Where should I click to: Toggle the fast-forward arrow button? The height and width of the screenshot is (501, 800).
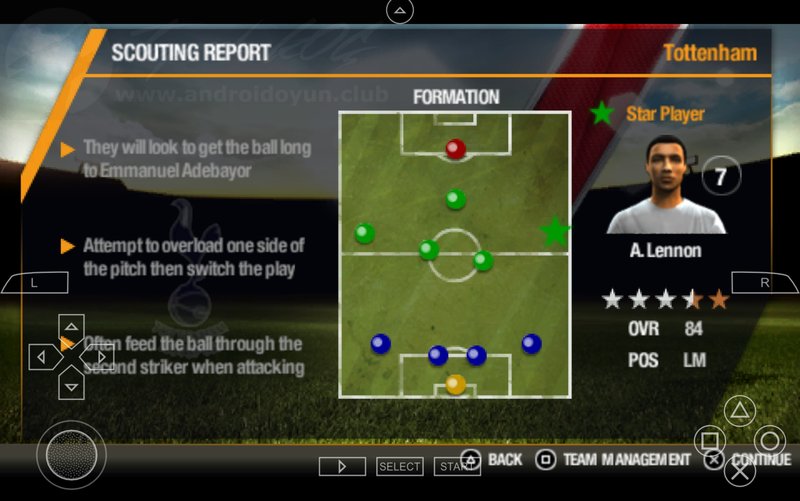point(342,466)
